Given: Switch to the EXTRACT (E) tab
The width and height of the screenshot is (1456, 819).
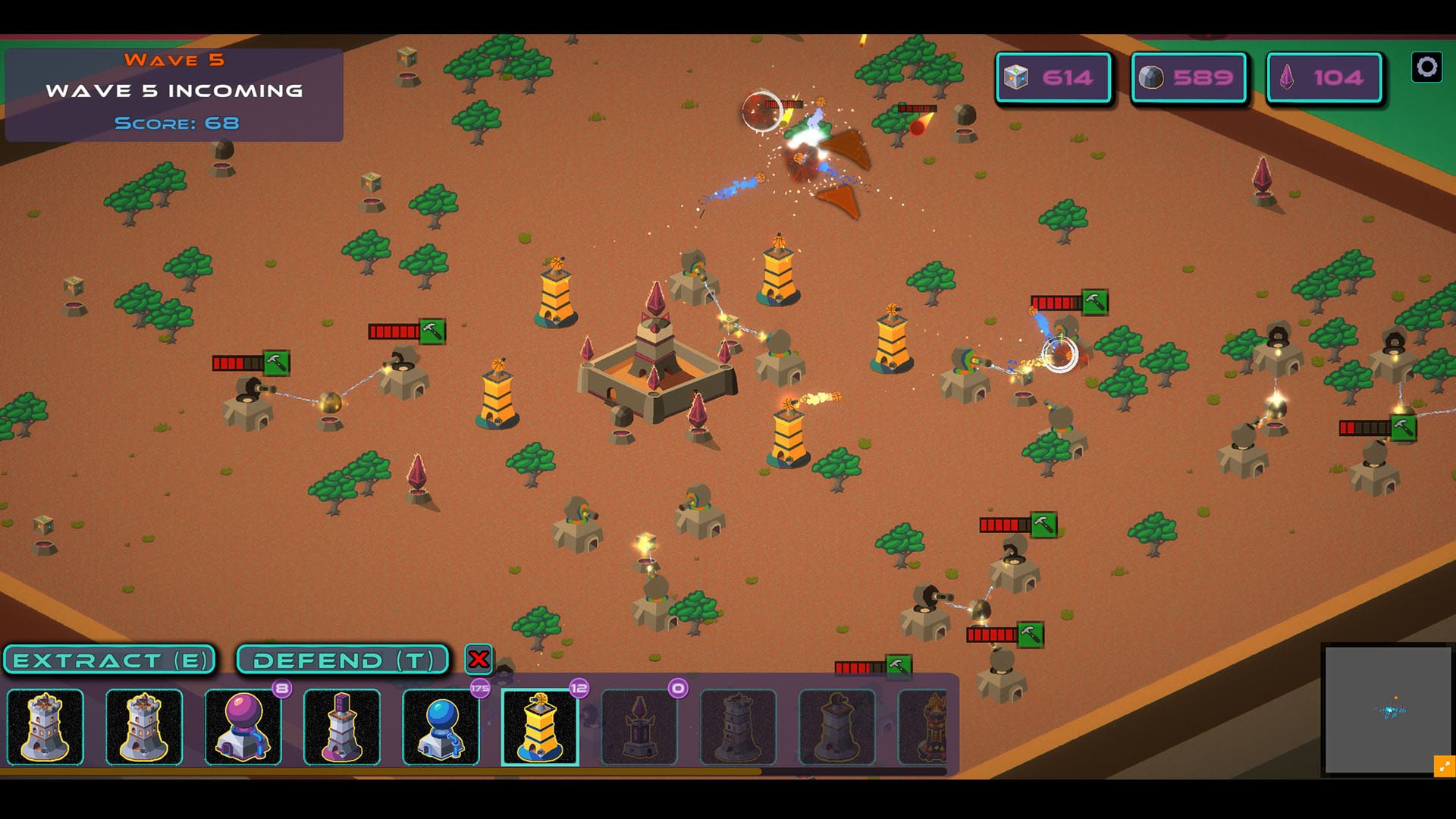Looking at the screenshot, I should [111, 659].
